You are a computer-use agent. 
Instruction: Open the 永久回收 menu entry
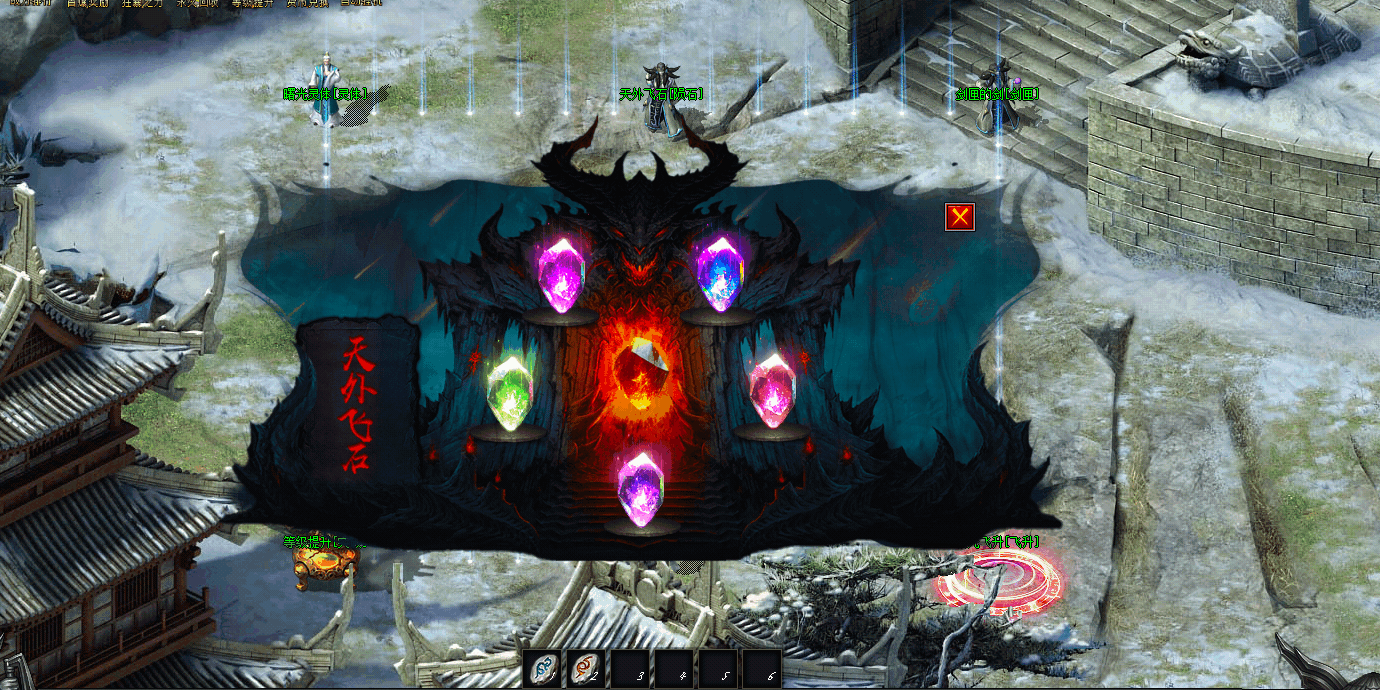coord(197,4)
